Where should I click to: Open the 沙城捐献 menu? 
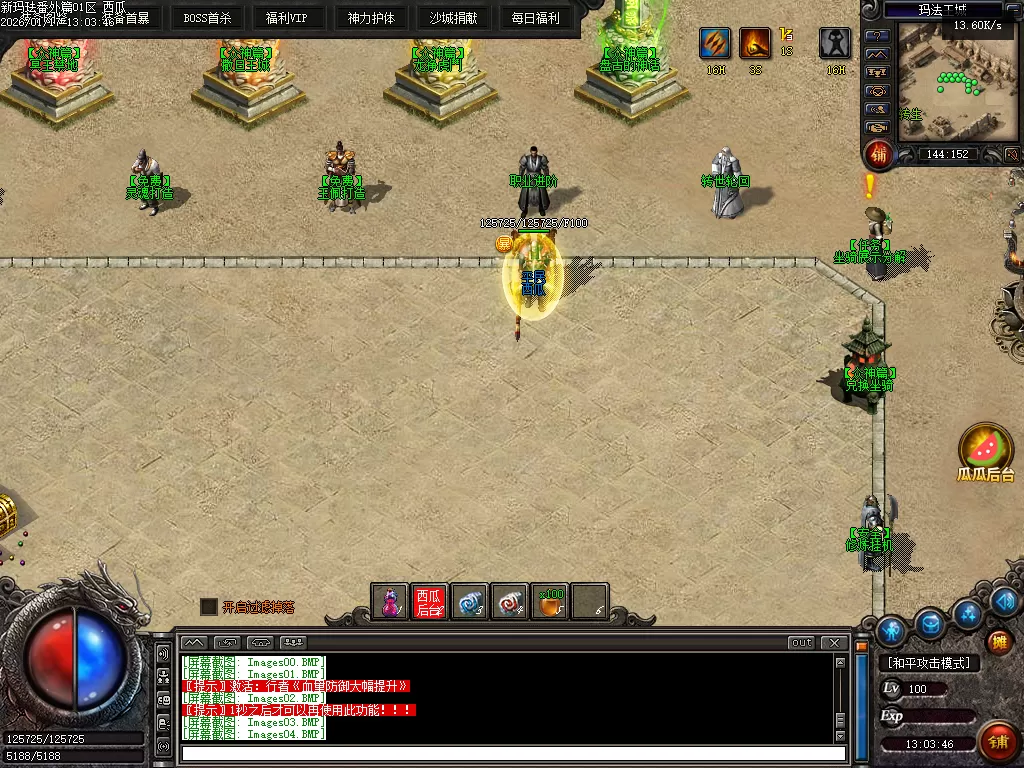pos(453,18)
